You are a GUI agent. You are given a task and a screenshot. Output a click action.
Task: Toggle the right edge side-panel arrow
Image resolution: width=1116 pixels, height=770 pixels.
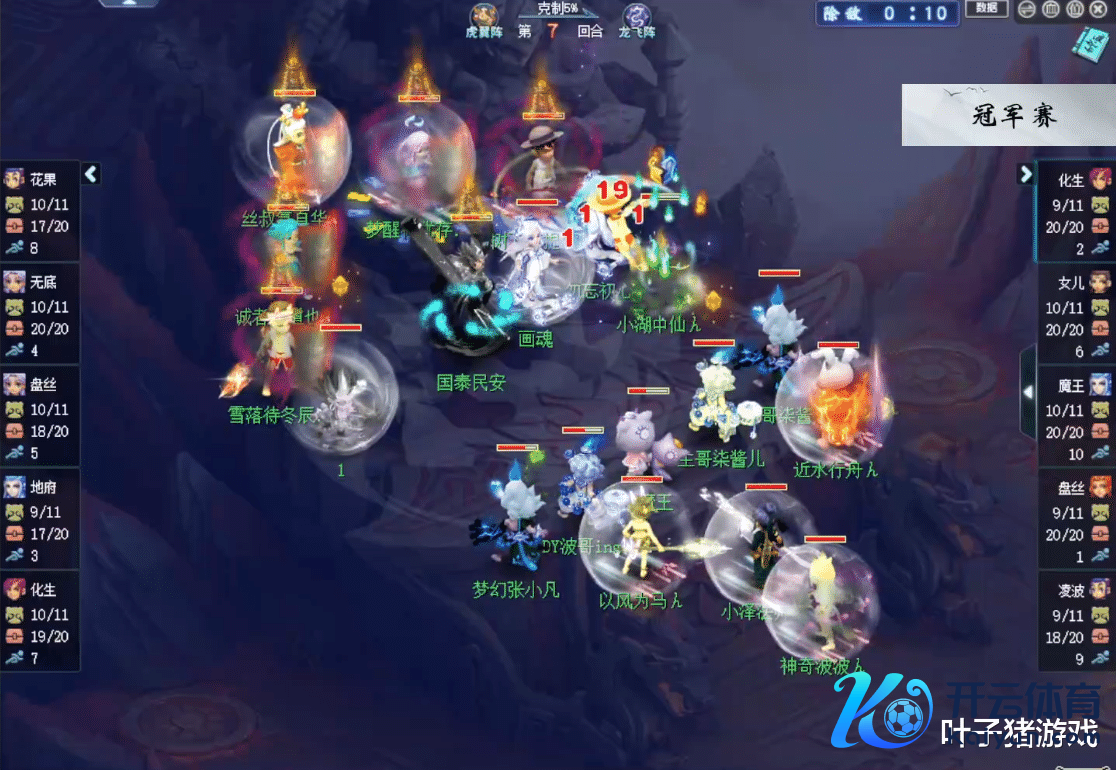pyautogui.click(x=1027, y=392)
